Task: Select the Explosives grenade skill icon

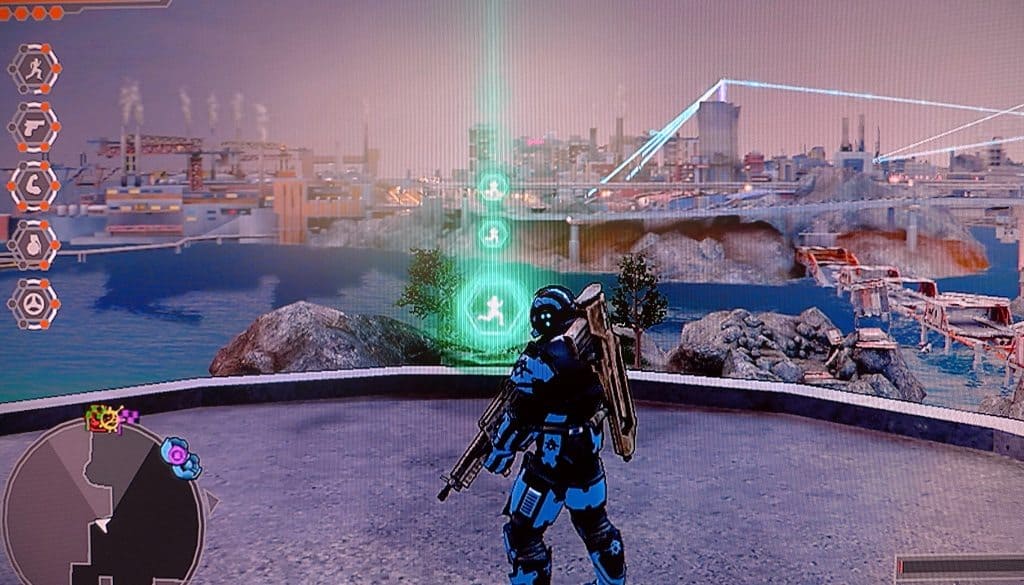Action: [34, 244]
